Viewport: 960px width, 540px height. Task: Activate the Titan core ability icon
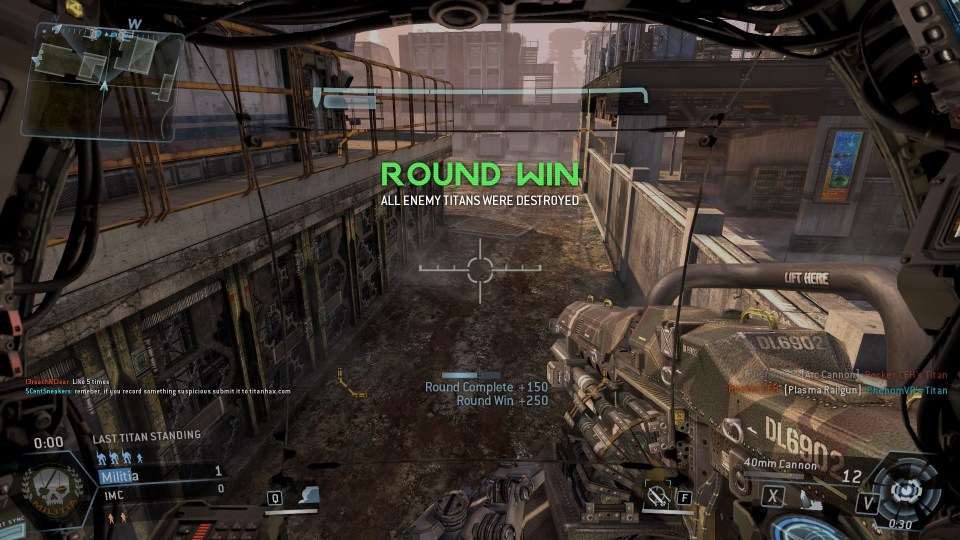(906, 490)
